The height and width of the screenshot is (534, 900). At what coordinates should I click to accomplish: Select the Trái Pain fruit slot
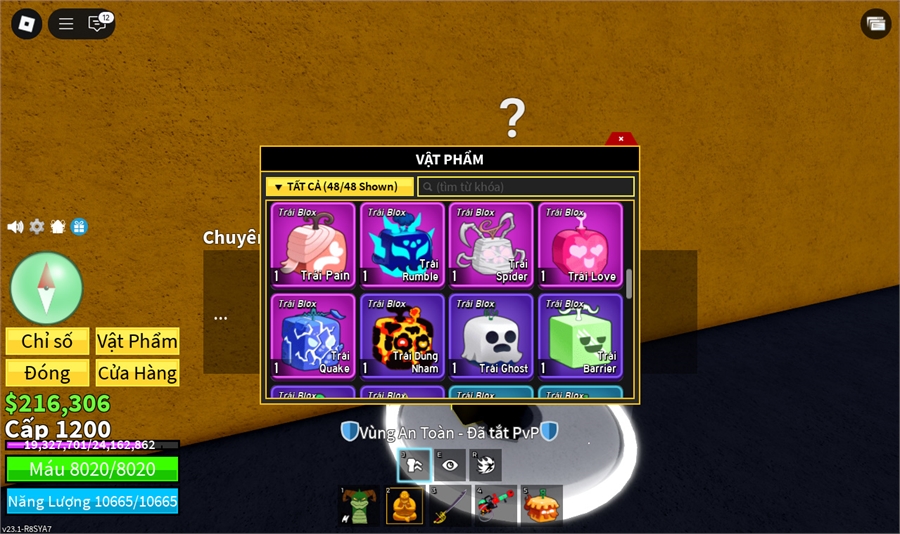tap(313, 245)
